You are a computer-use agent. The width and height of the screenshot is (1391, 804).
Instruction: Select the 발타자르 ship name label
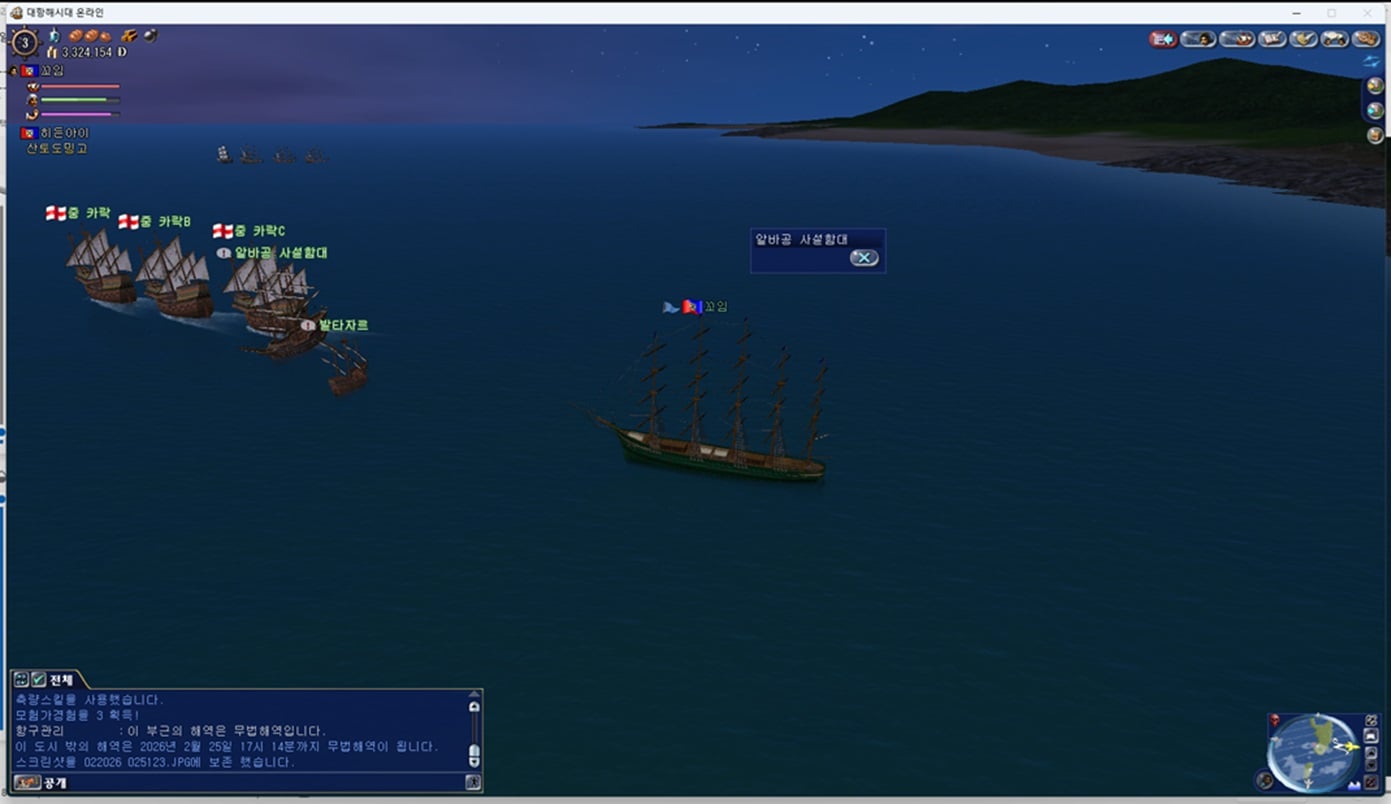point(343,325)
